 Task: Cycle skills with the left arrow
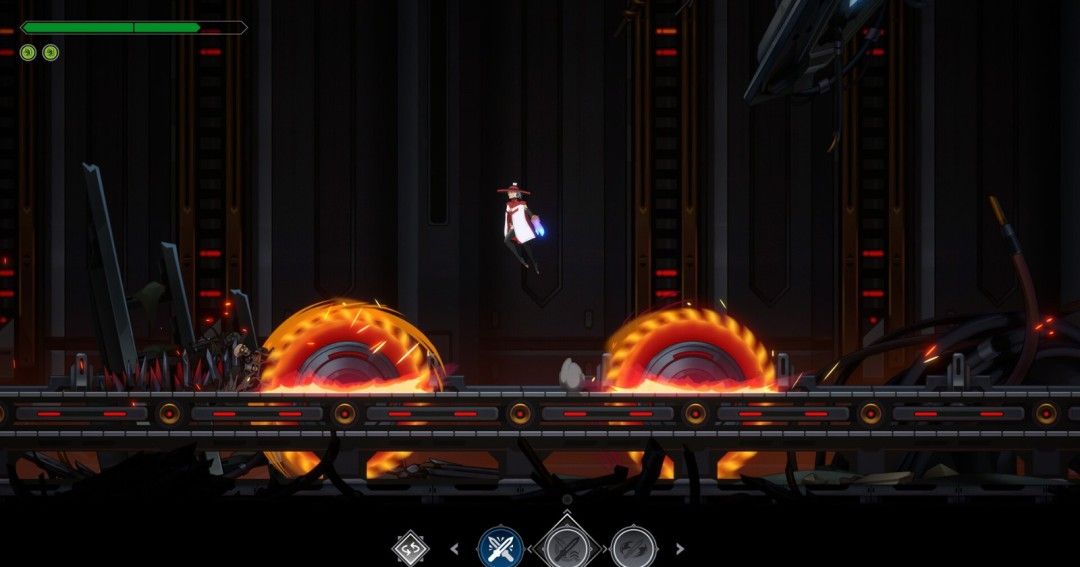[455, 548]
